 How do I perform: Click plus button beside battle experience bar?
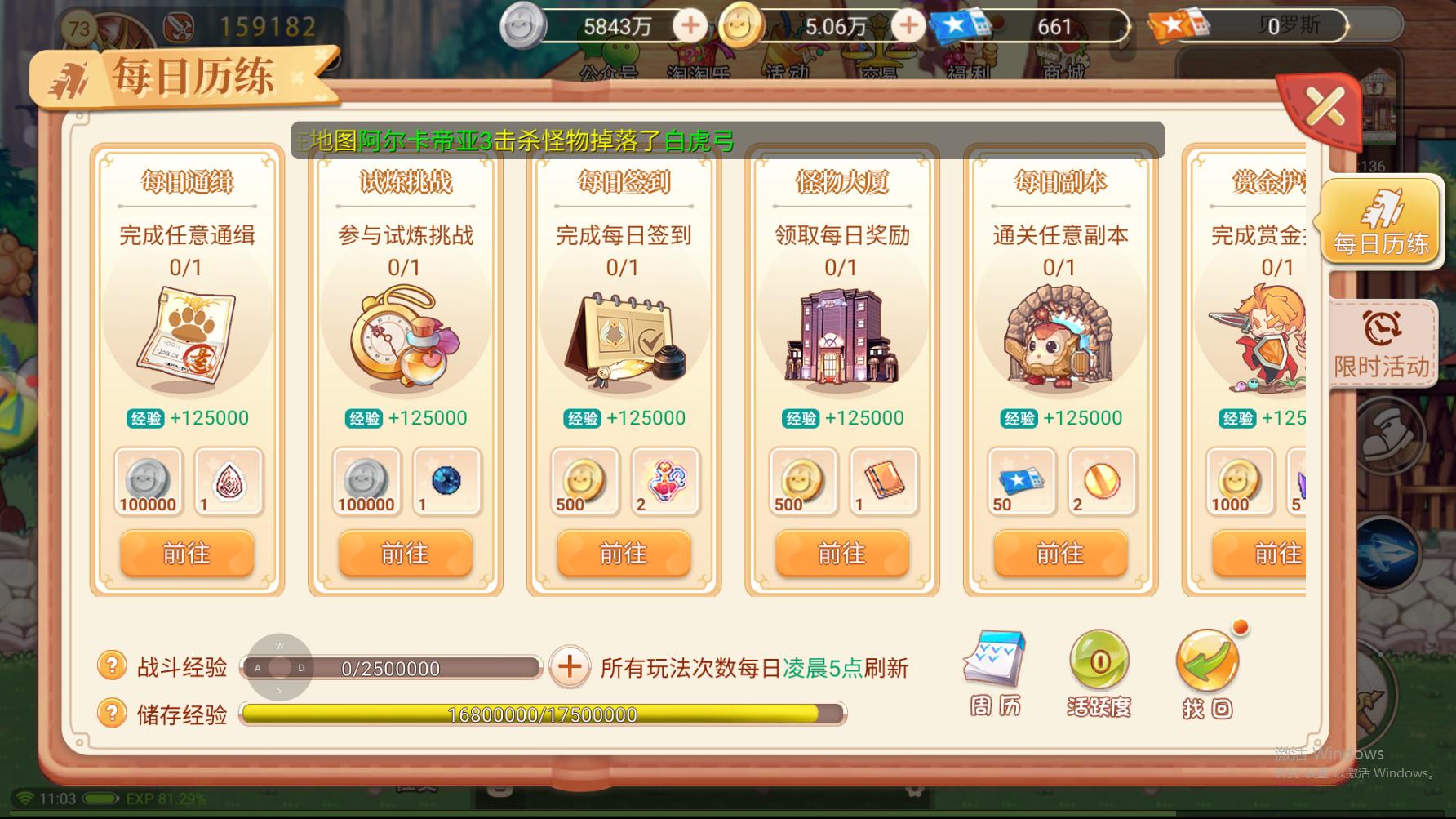coord(570,665)
